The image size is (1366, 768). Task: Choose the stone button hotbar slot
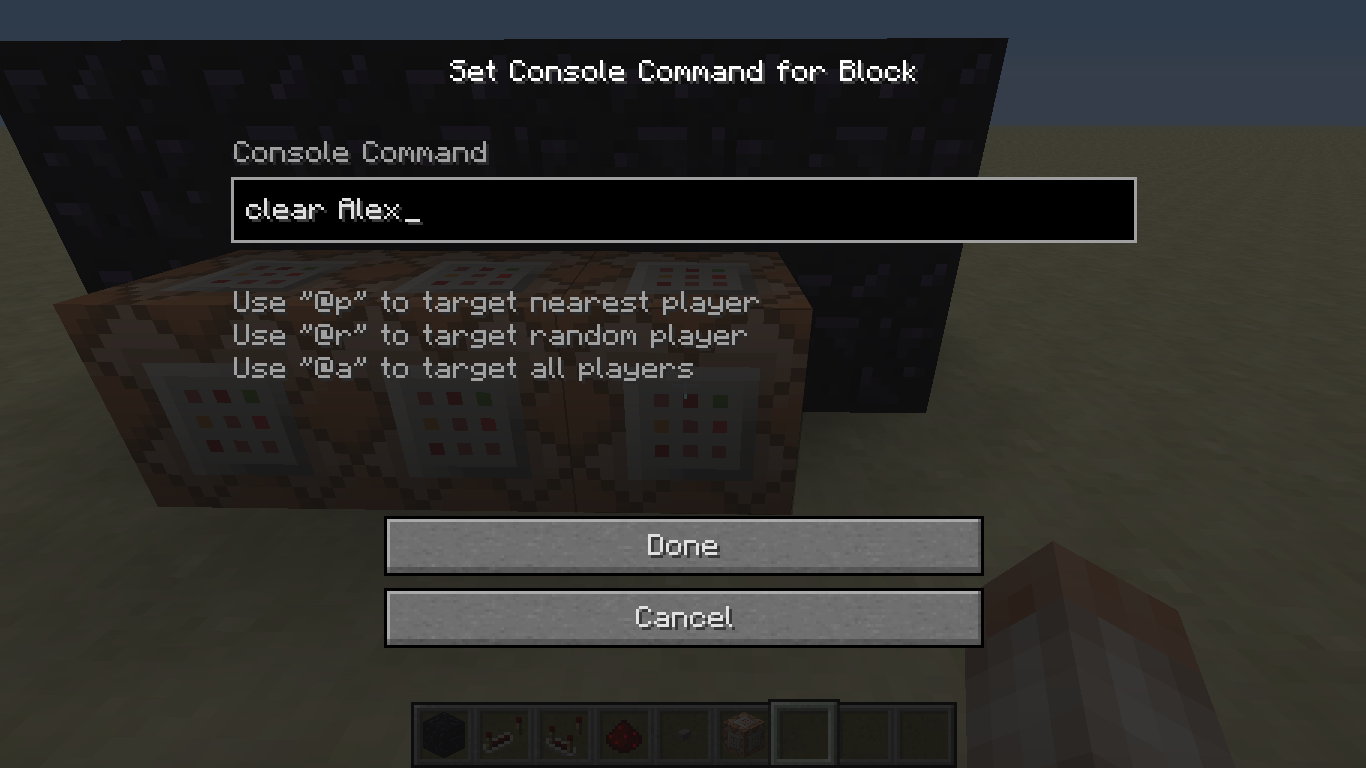pos(684,735)
